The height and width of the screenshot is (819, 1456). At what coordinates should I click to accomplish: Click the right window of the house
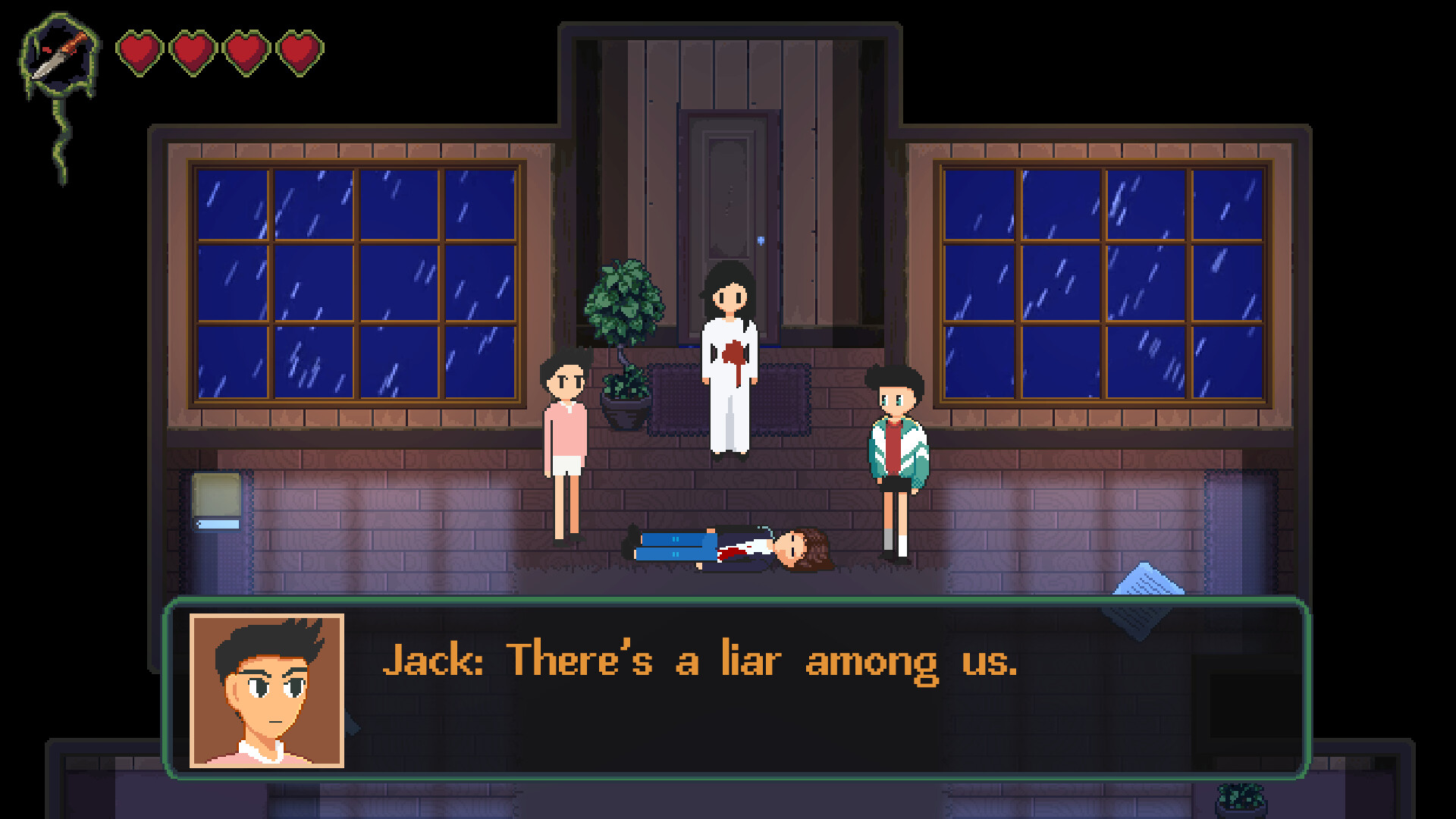(x=1103, y=284)
